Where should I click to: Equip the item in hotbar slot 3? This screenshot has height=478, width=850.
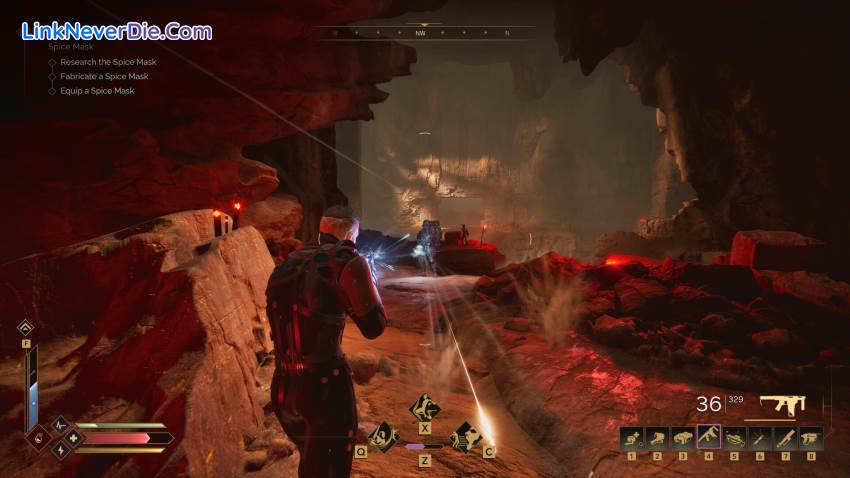click(683, 437)
